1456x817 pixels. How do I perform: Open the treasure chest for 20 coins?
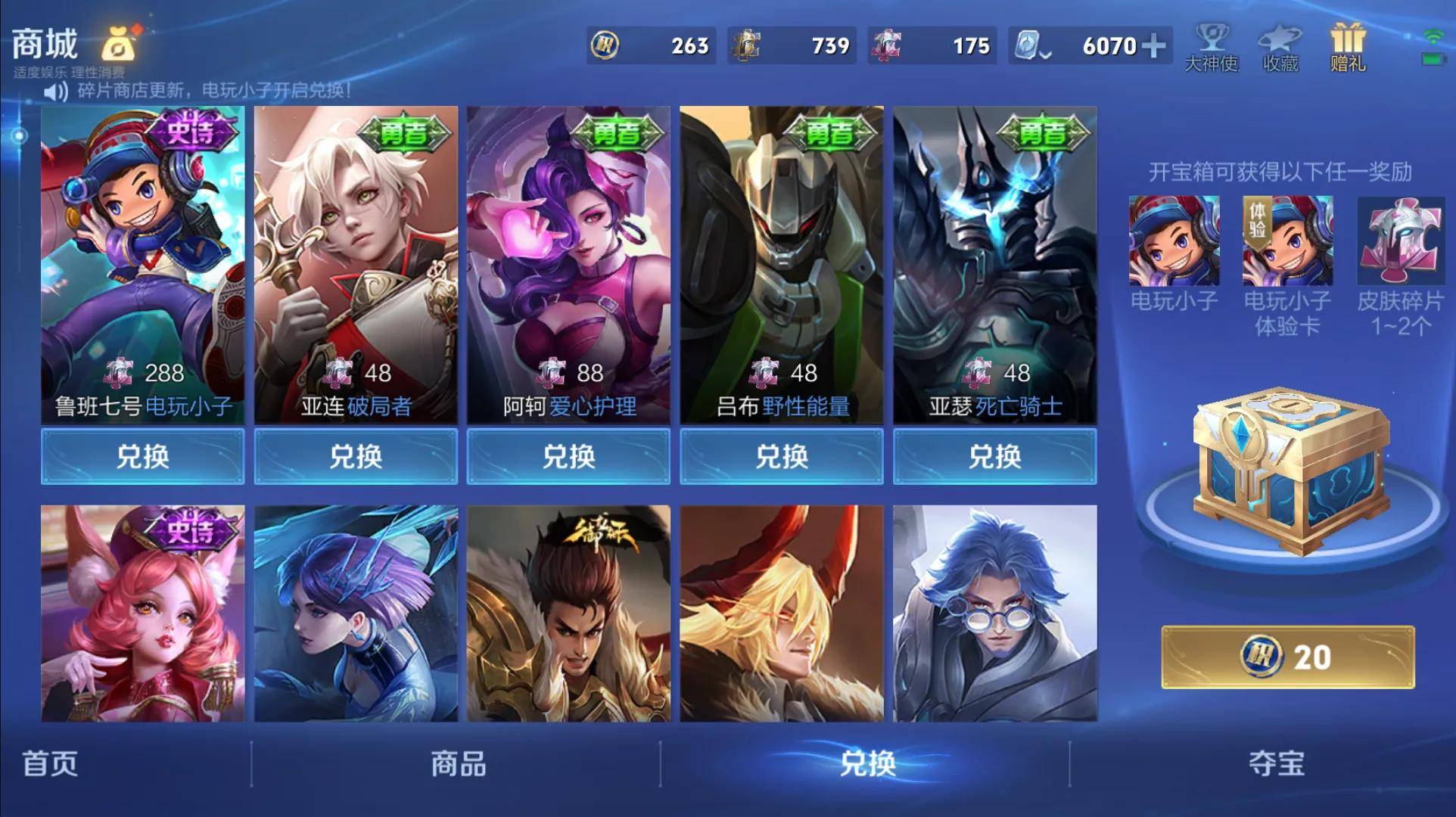[1287, 657]
